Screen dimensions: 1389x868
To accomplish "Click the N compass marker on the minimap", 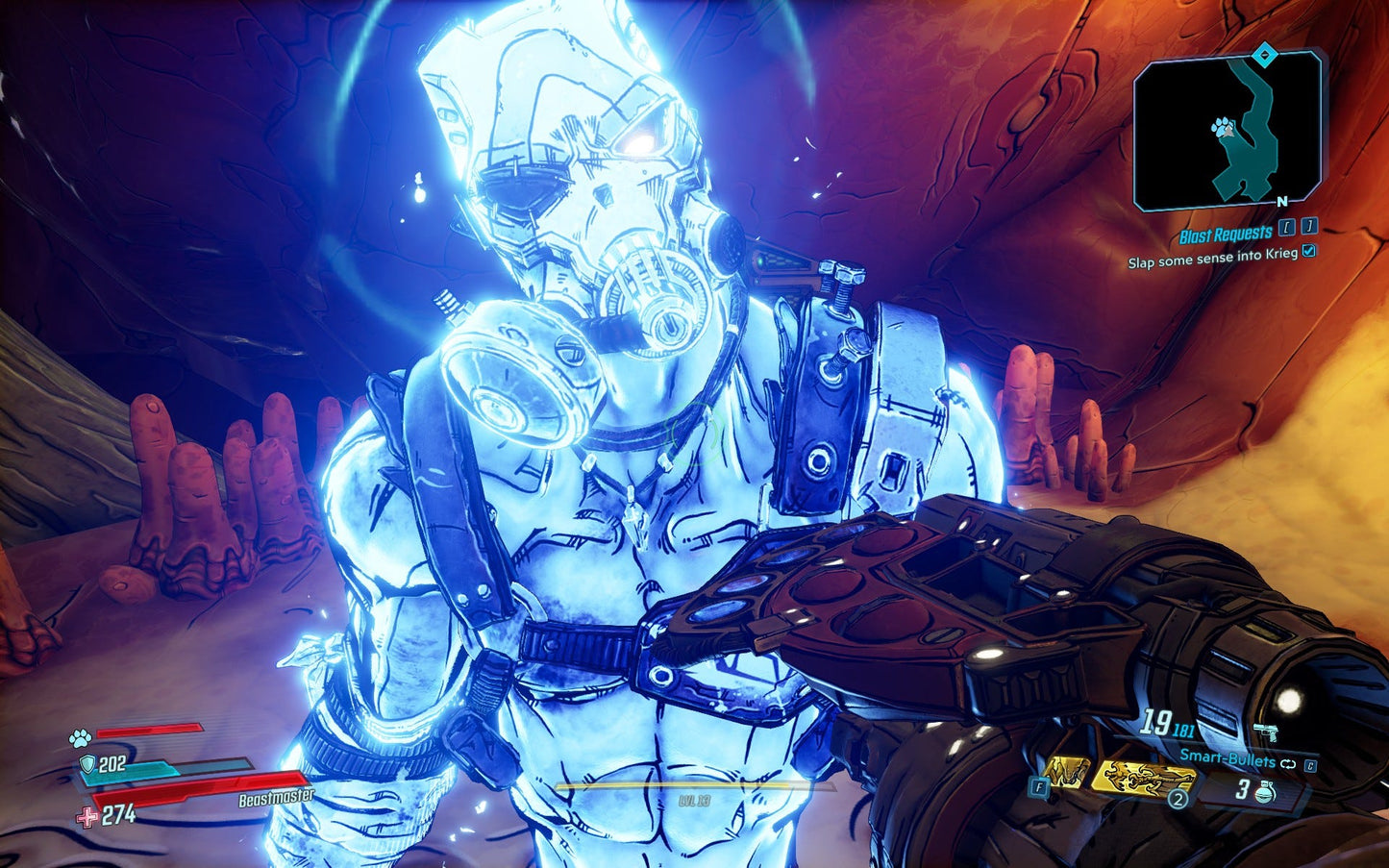I will pos(1282,200).
